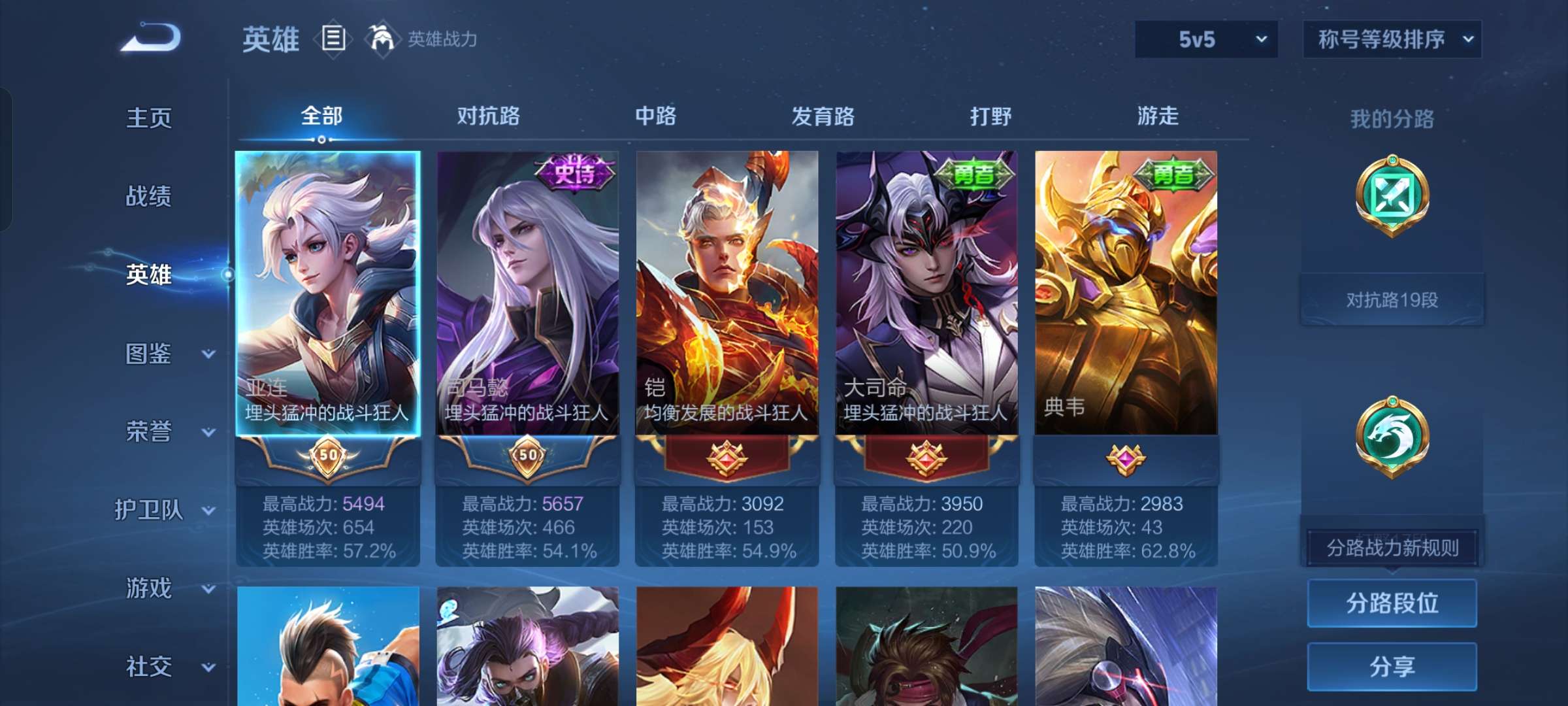
Task: Click the 分享 share button
Action: point(1392,667)
